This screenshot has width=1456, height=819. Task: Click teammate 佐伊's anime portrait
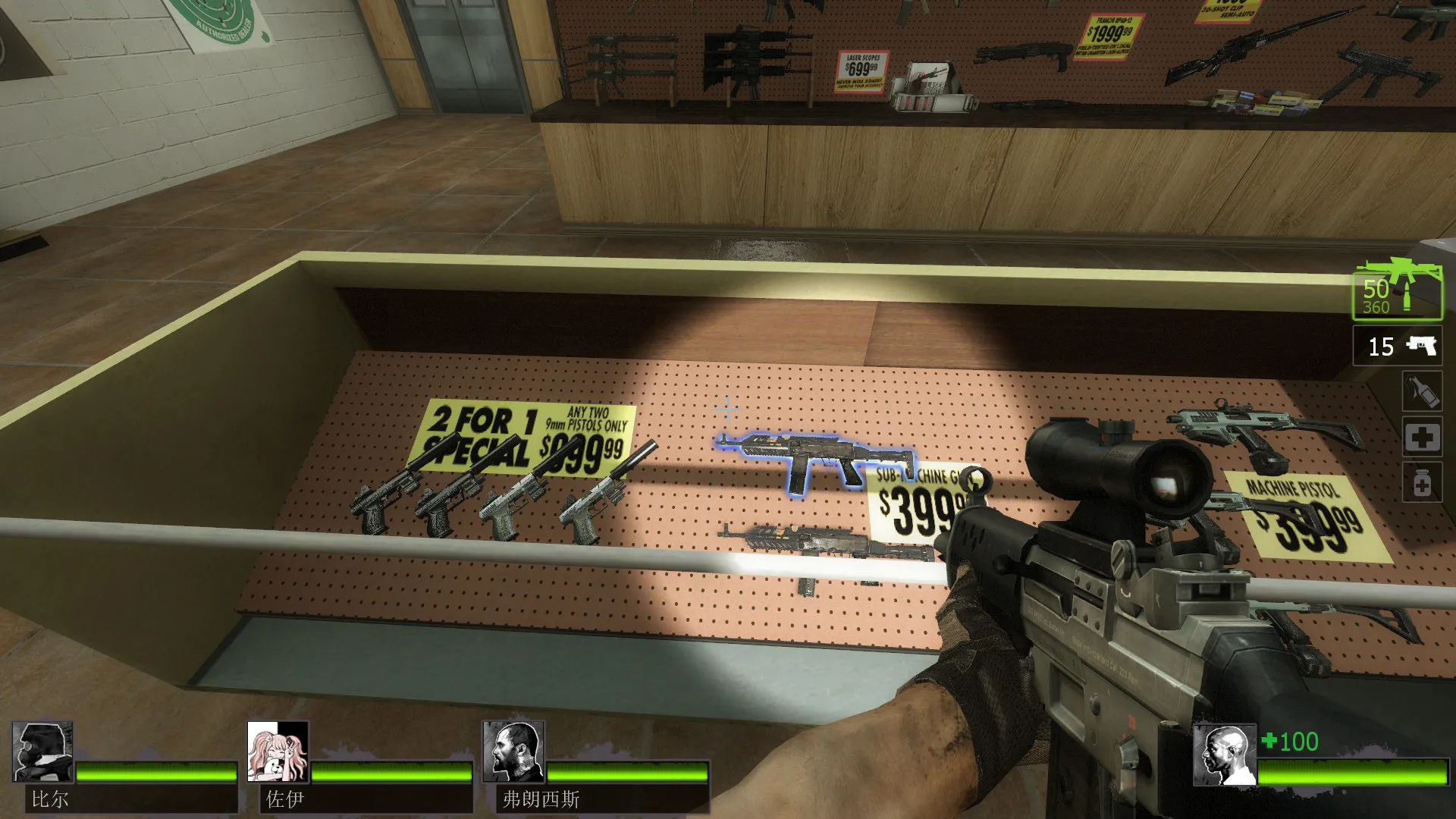278,752
